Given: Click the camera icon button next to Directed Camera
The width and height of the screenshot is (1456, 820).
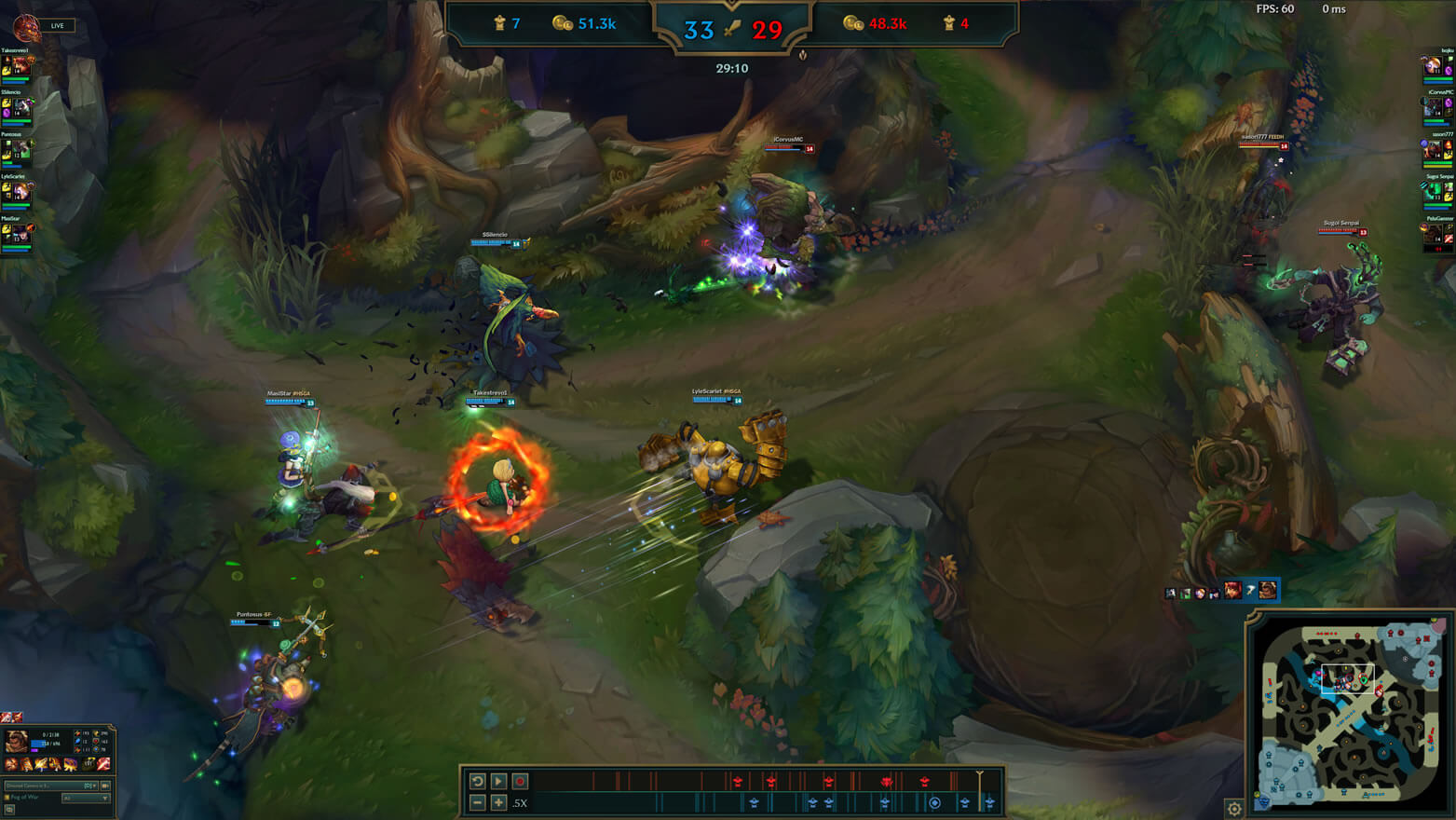Looking at the screenshot, I should point(105,786).
